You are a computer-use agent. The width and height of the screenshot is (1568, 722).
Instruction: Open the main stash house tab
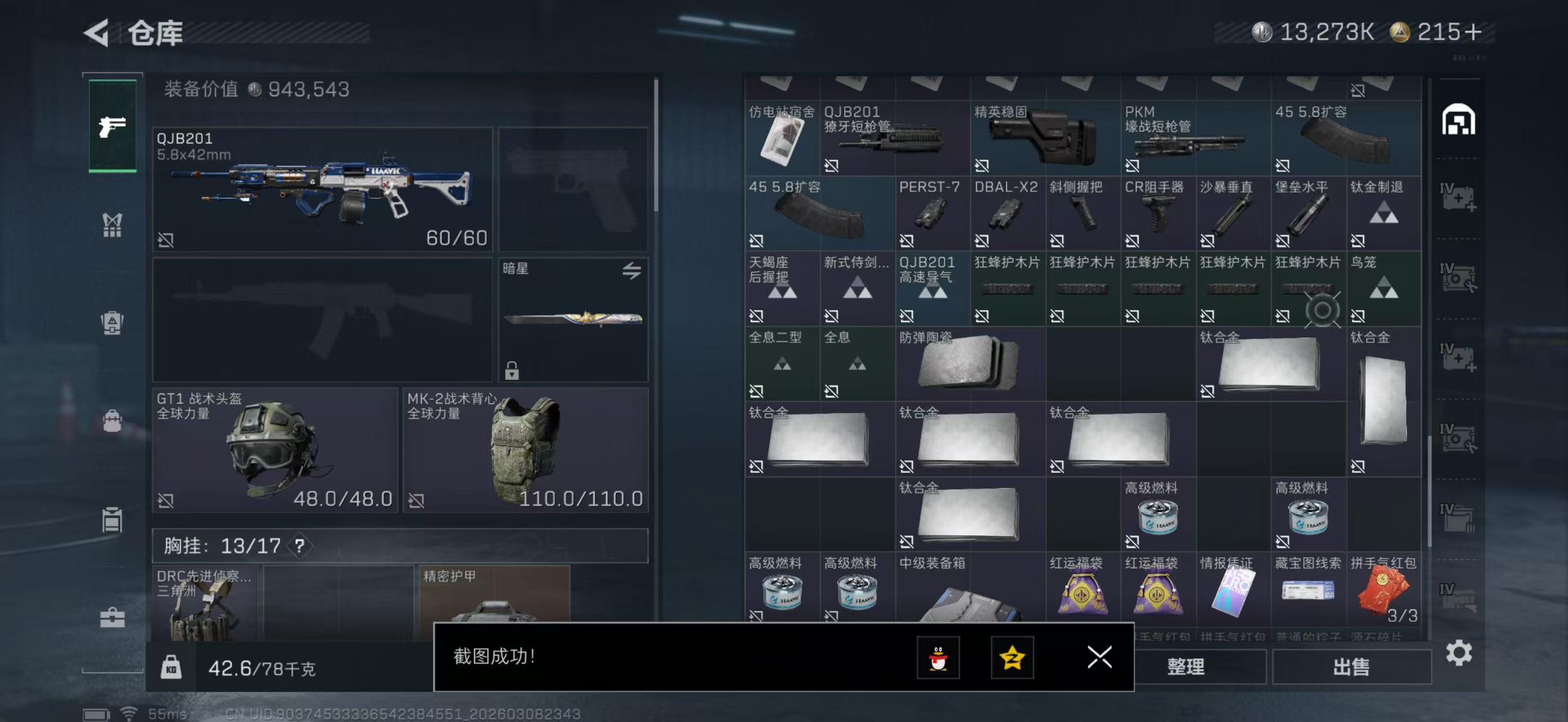tap(1458, 120)
